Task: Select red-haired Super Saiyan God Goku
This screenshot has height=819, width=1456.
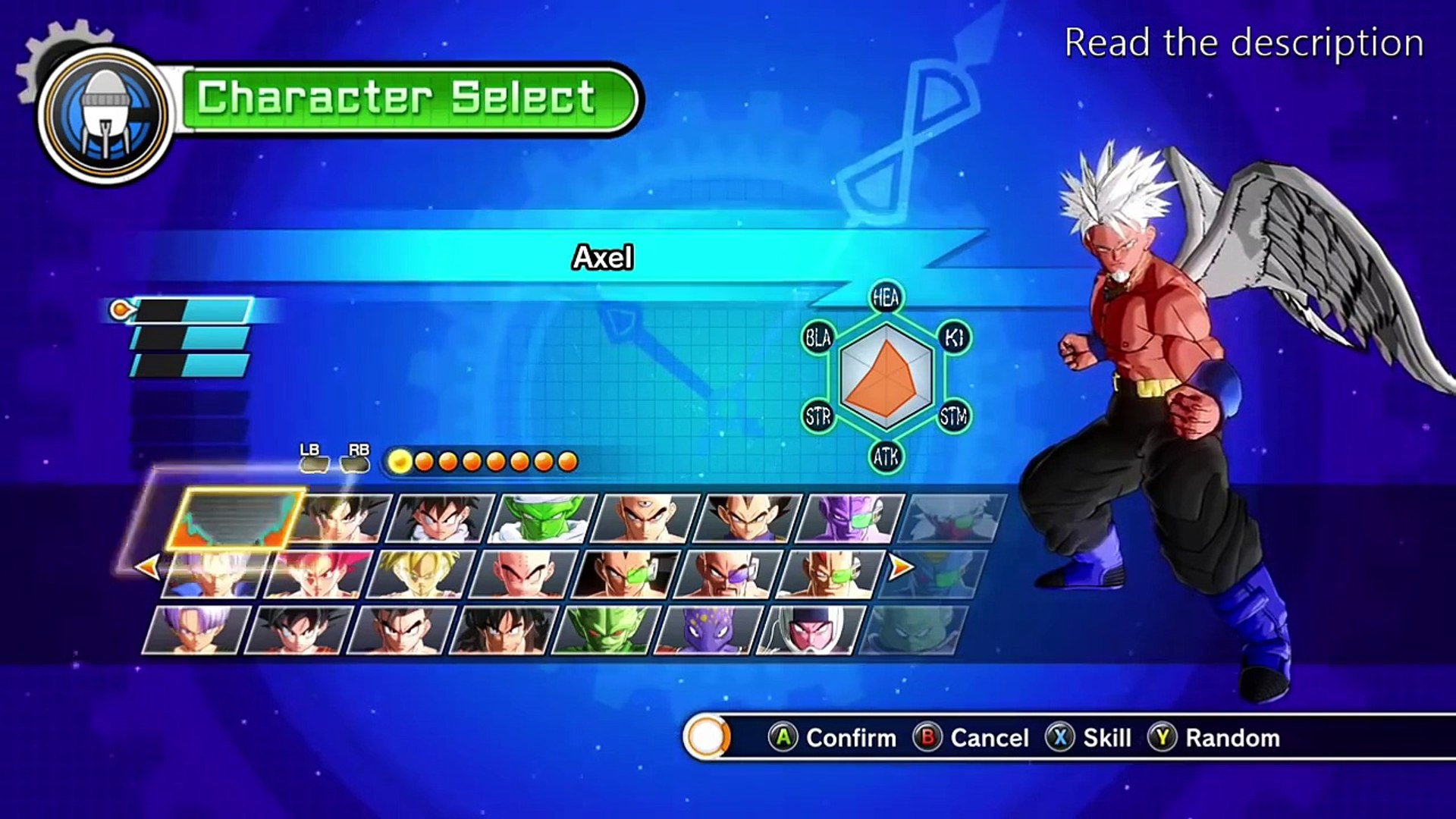Action: [x=318, y=574]
